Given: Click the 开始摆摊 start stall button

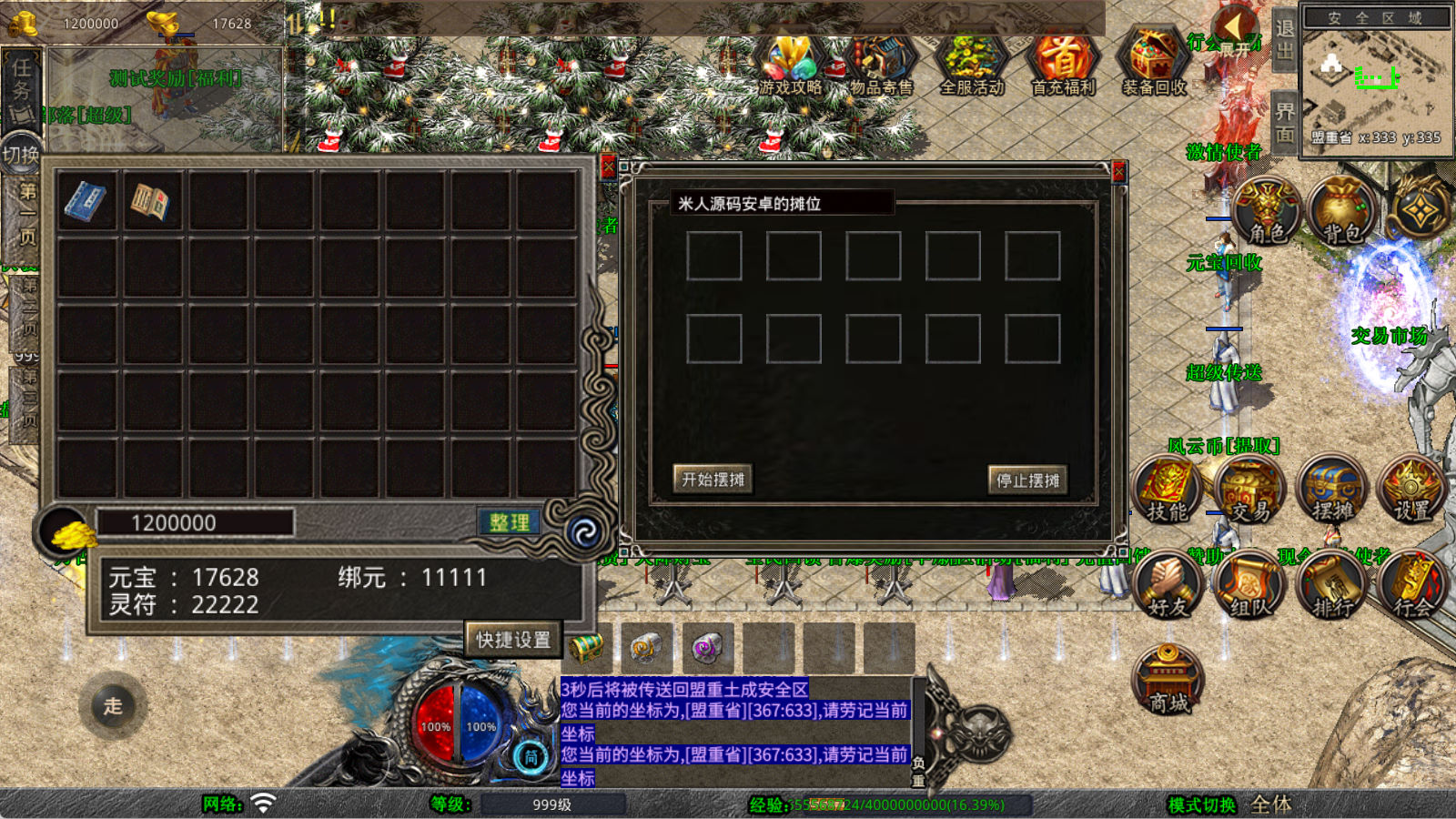Looking at the screenshot, I should tap(713, 479).
